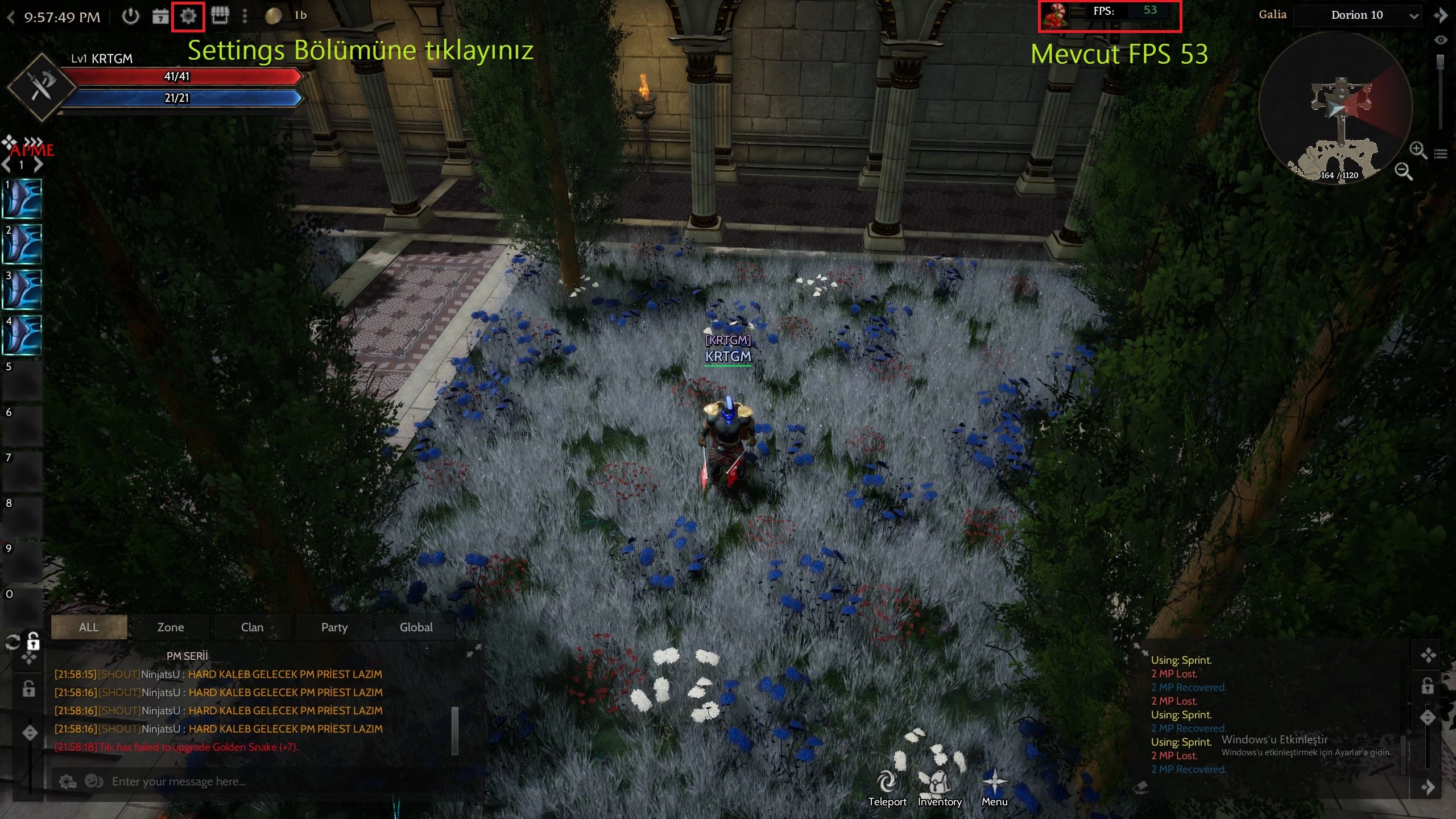Click the calendar events icon
Screen dimensions: 1456x819
[160, 16]
